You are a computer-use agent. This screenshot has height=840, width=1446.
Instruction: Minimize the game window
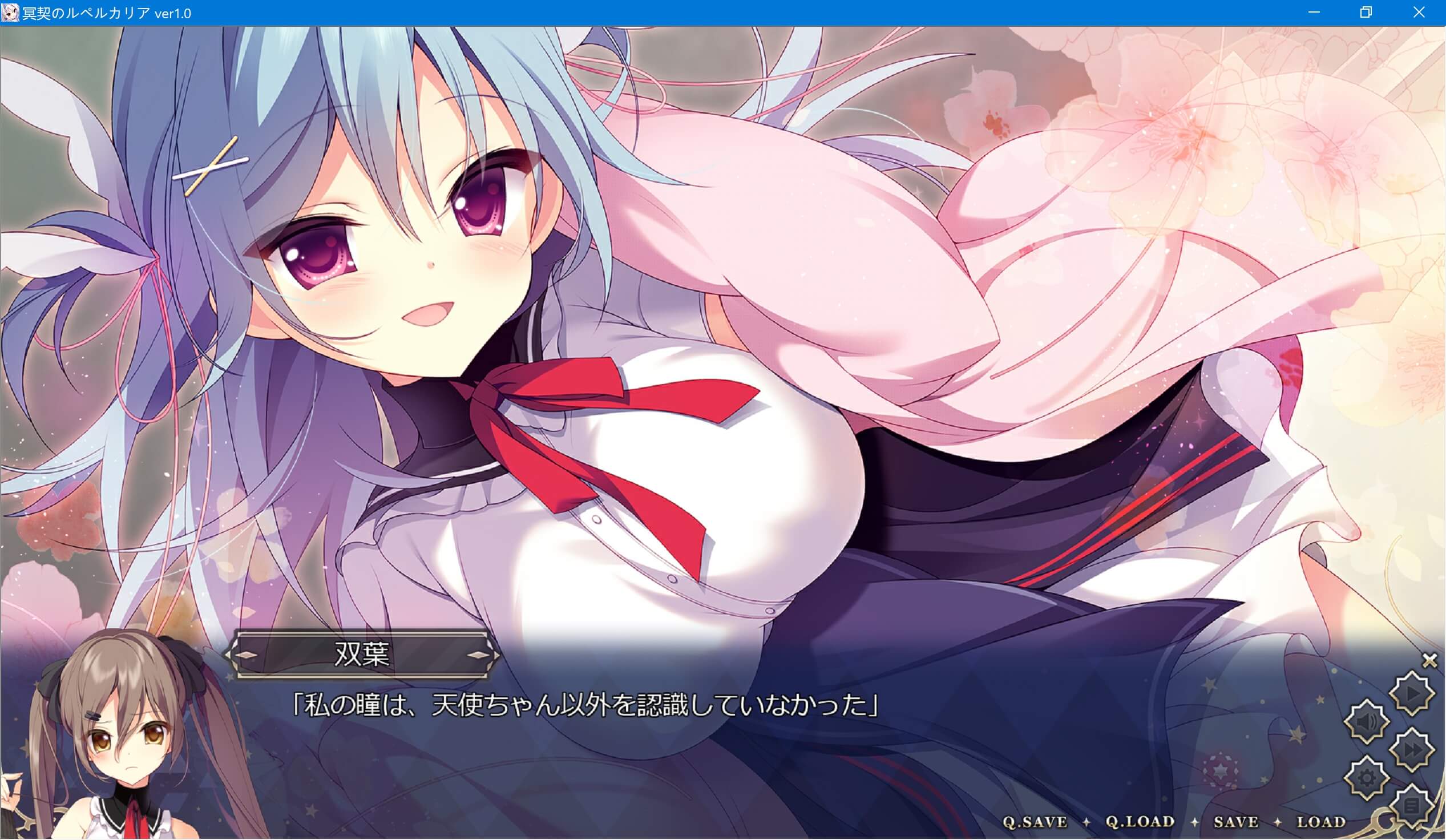pos(1315,11)
